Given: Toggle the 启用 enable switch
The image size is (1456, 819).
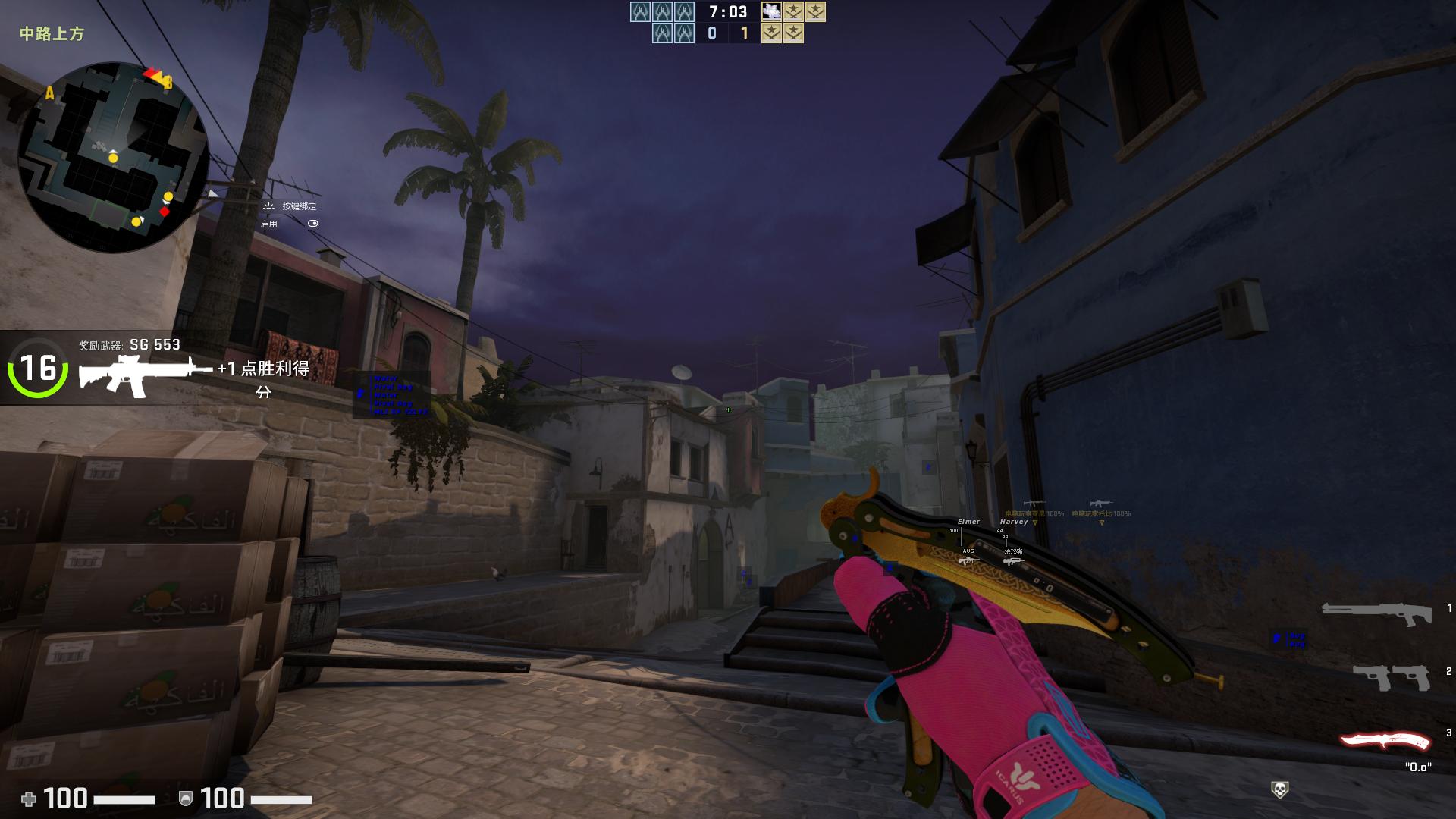Looking at the screenshot, I should (312, 224).
